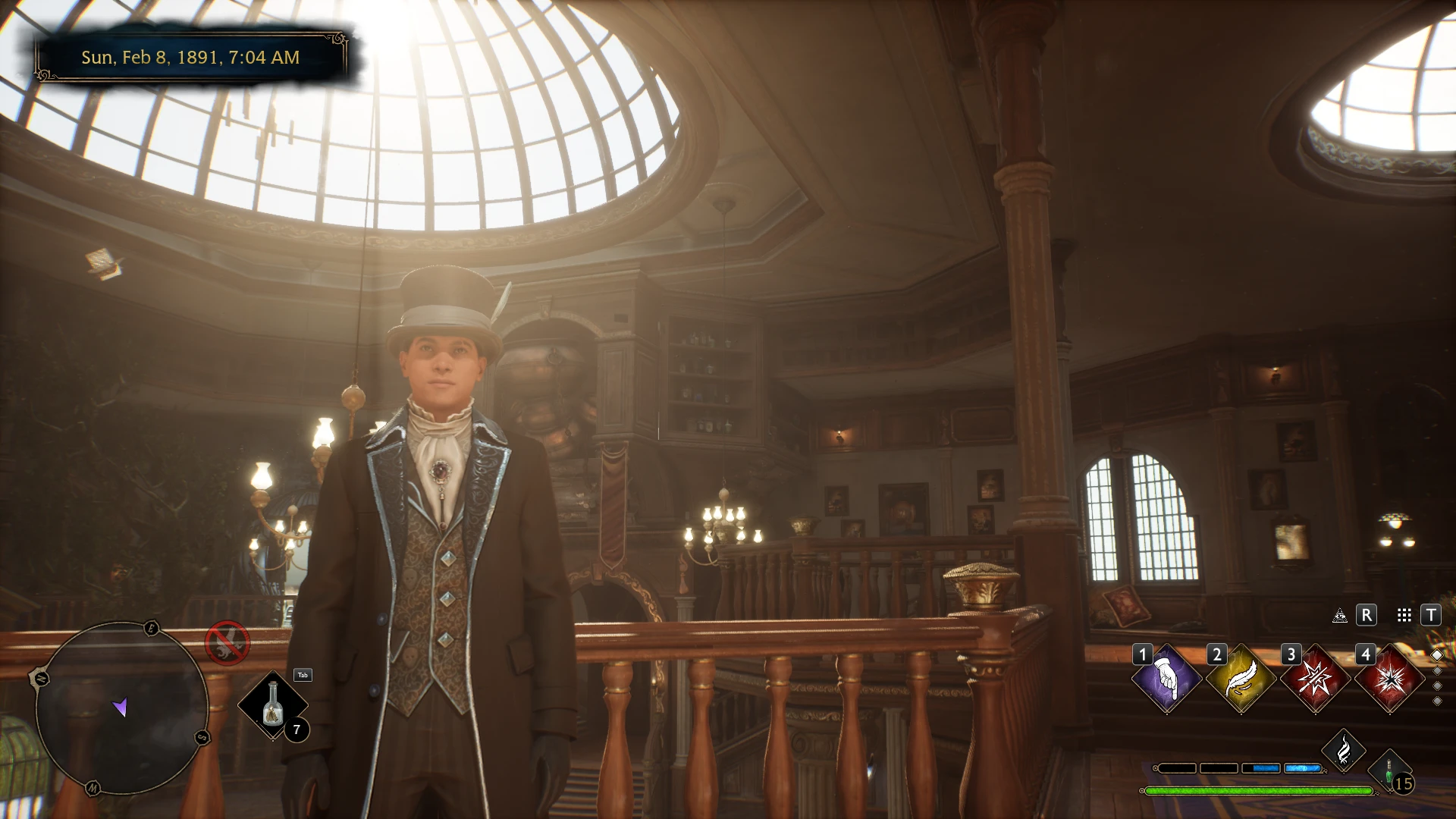Activate the Revelio eye-pyramid icon

pyautogui.click(x=1340, y=616)
